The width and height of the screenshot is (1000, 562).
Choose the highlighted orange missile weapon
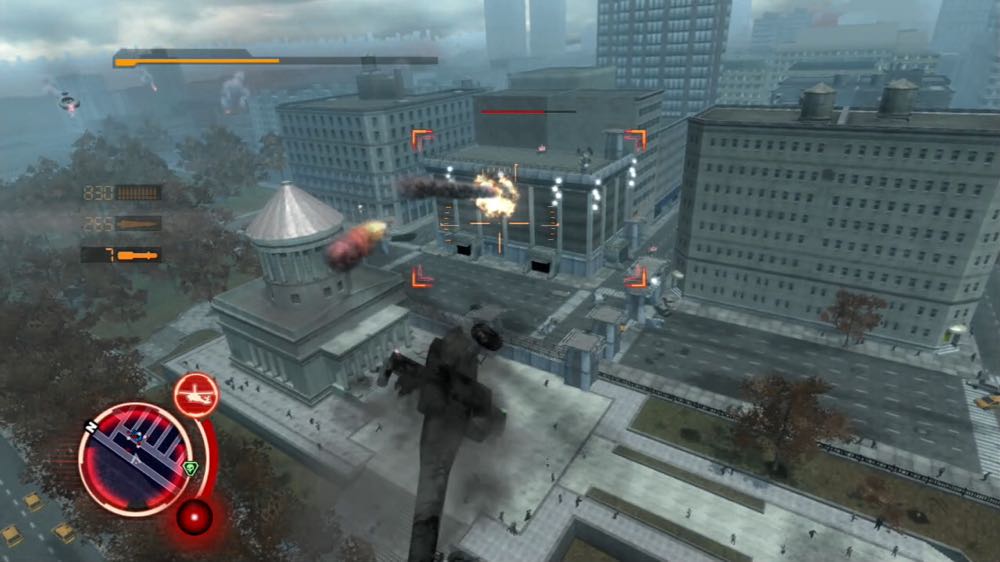138,255
